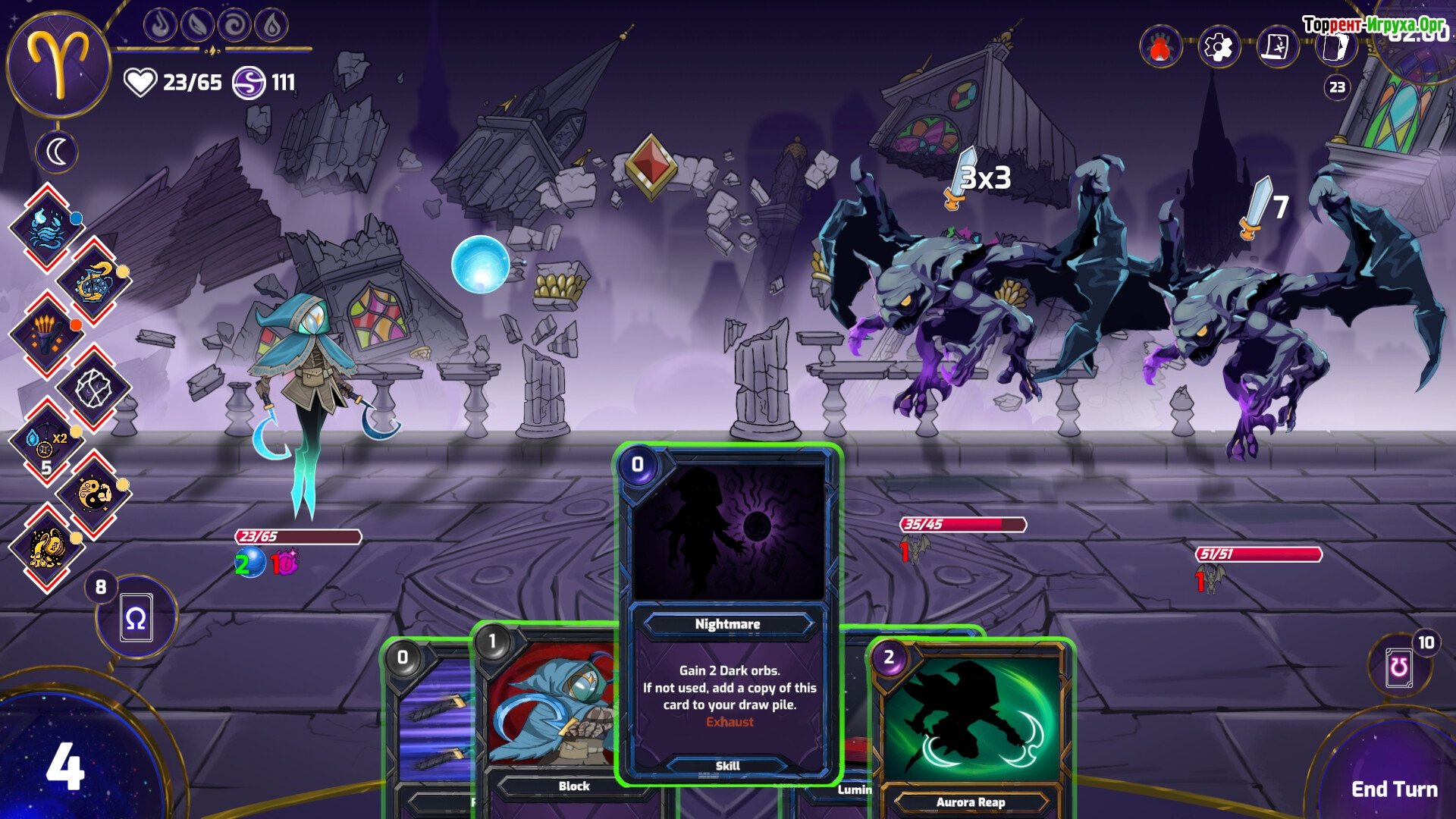Inspect the golden water jug relic
Image resolution: width=1456 pixels, height=819 pixels.
click(x=94, y=281)
